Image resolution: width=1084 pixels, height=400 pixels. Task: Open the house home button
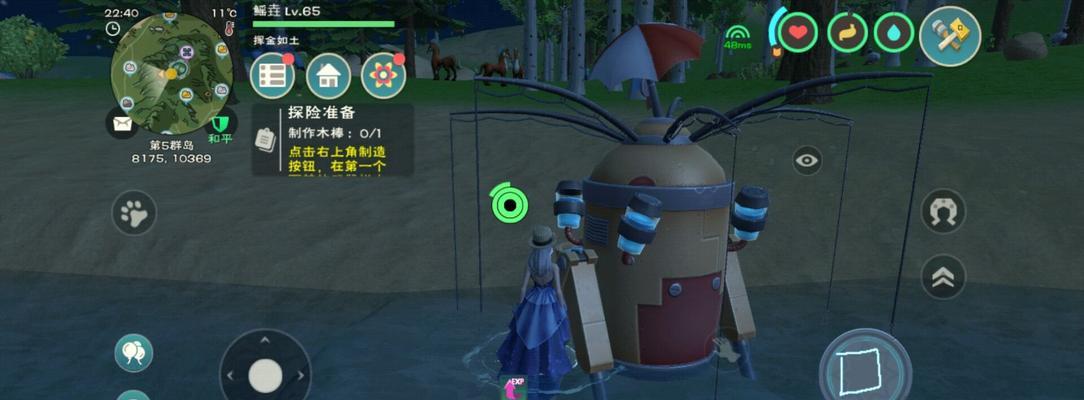[328, 75]
